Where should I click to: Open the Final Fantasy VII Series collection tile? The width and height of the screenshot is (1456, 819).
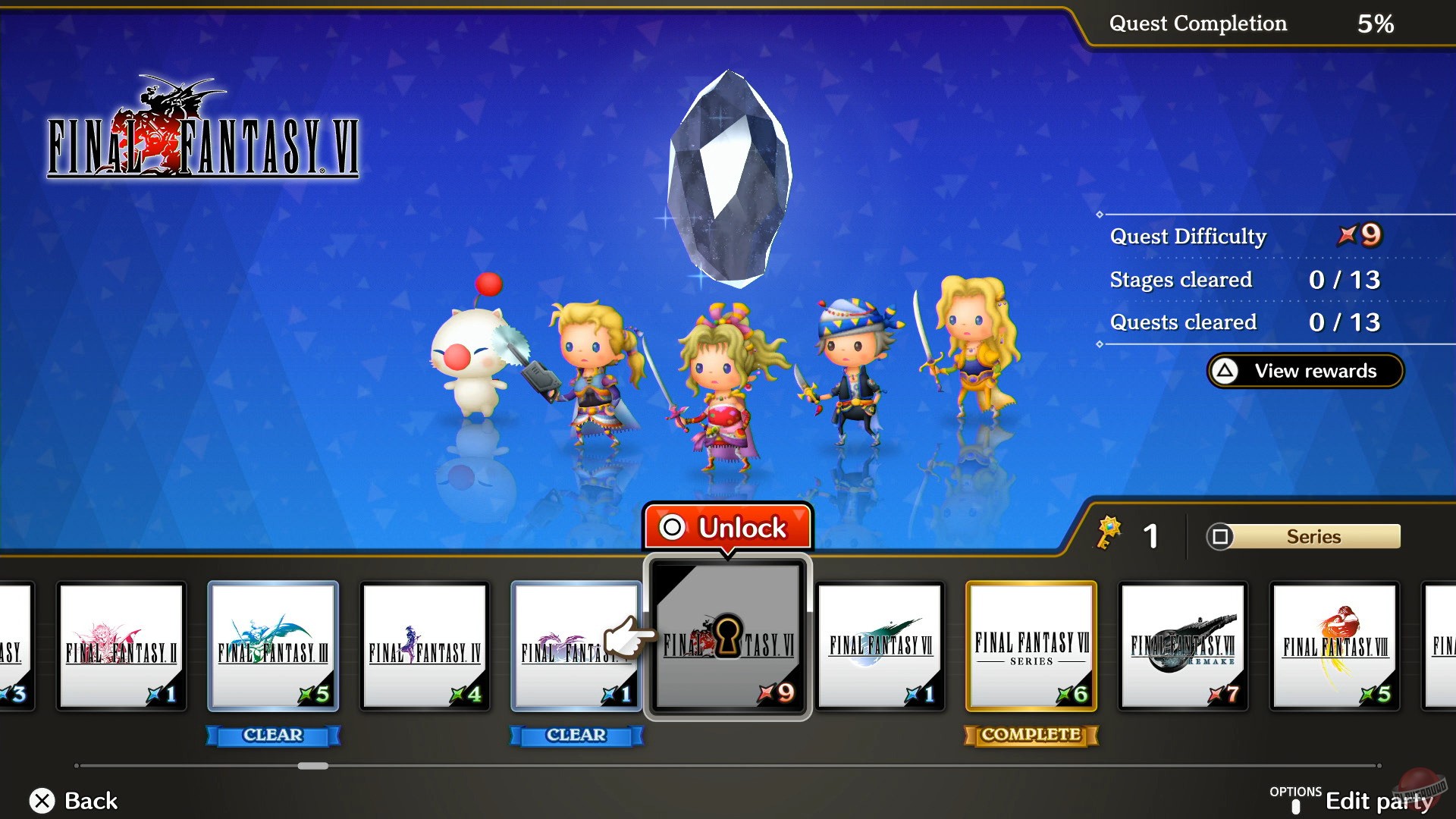(1031, 645)
